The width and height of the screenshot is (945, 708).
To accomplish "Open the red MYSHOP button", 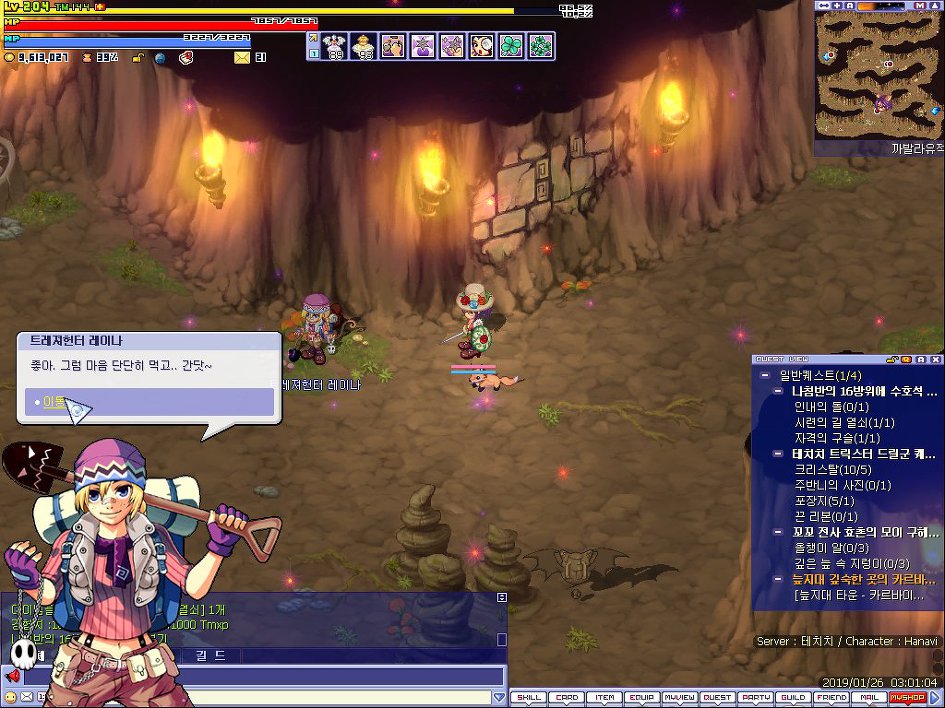I will click(907, 697).
